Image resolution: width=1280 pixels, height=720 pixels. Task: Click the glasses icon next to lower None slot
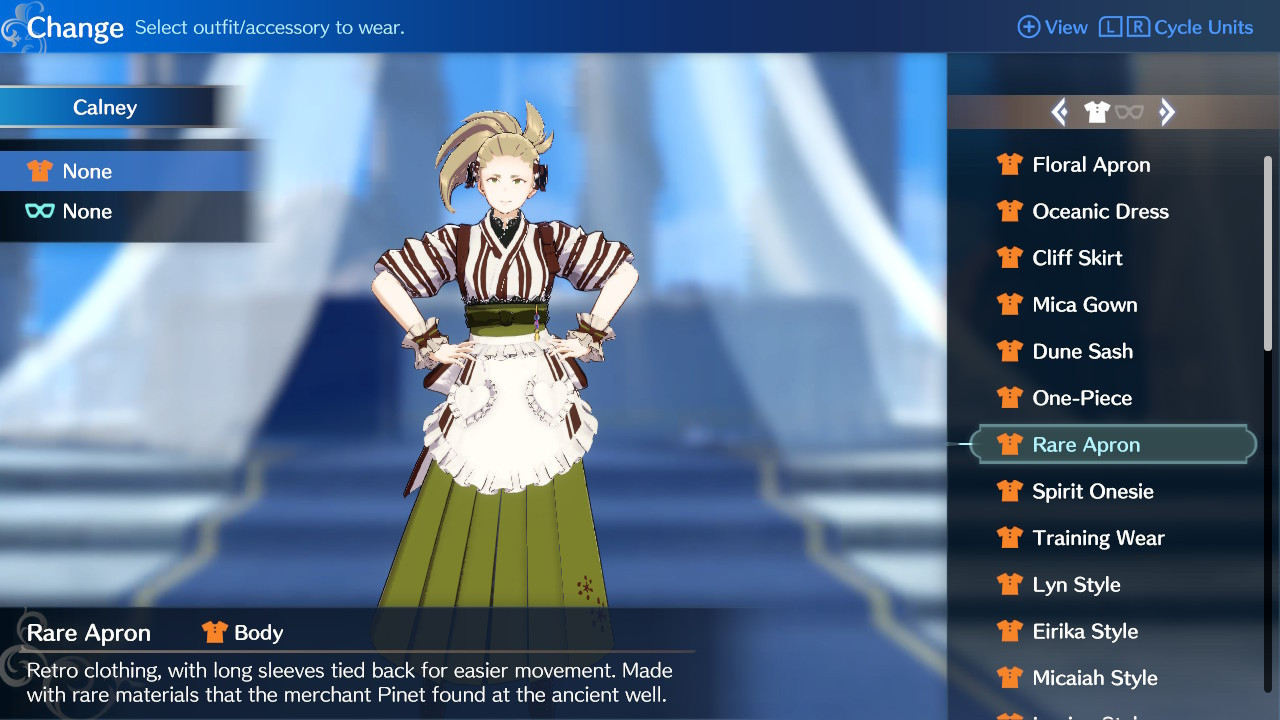pos(40,211)
